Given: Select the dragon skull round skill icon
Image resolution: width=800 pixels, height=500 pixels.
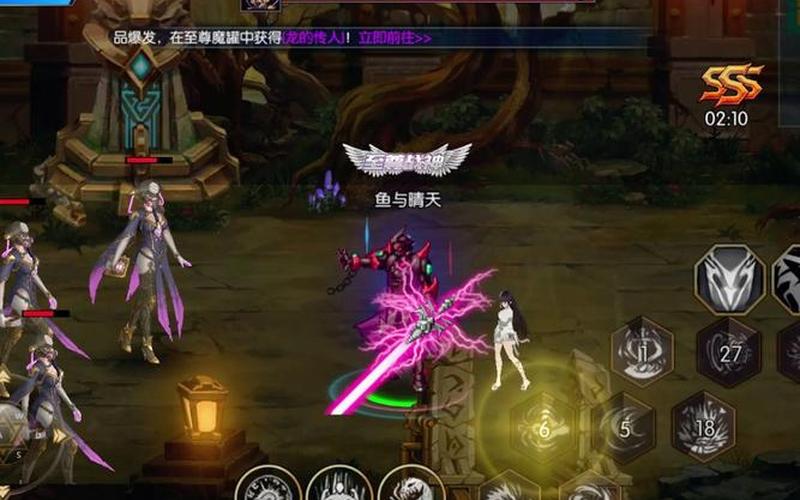Looking at the screenshot, I should coord(411,487).
